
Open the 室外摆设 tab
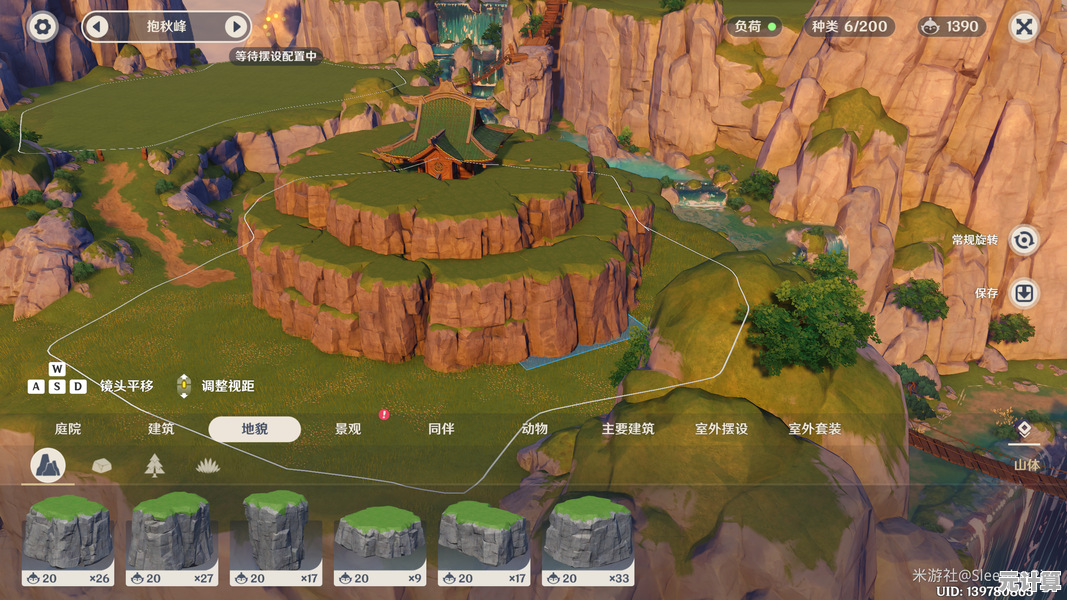coord(721,429)
